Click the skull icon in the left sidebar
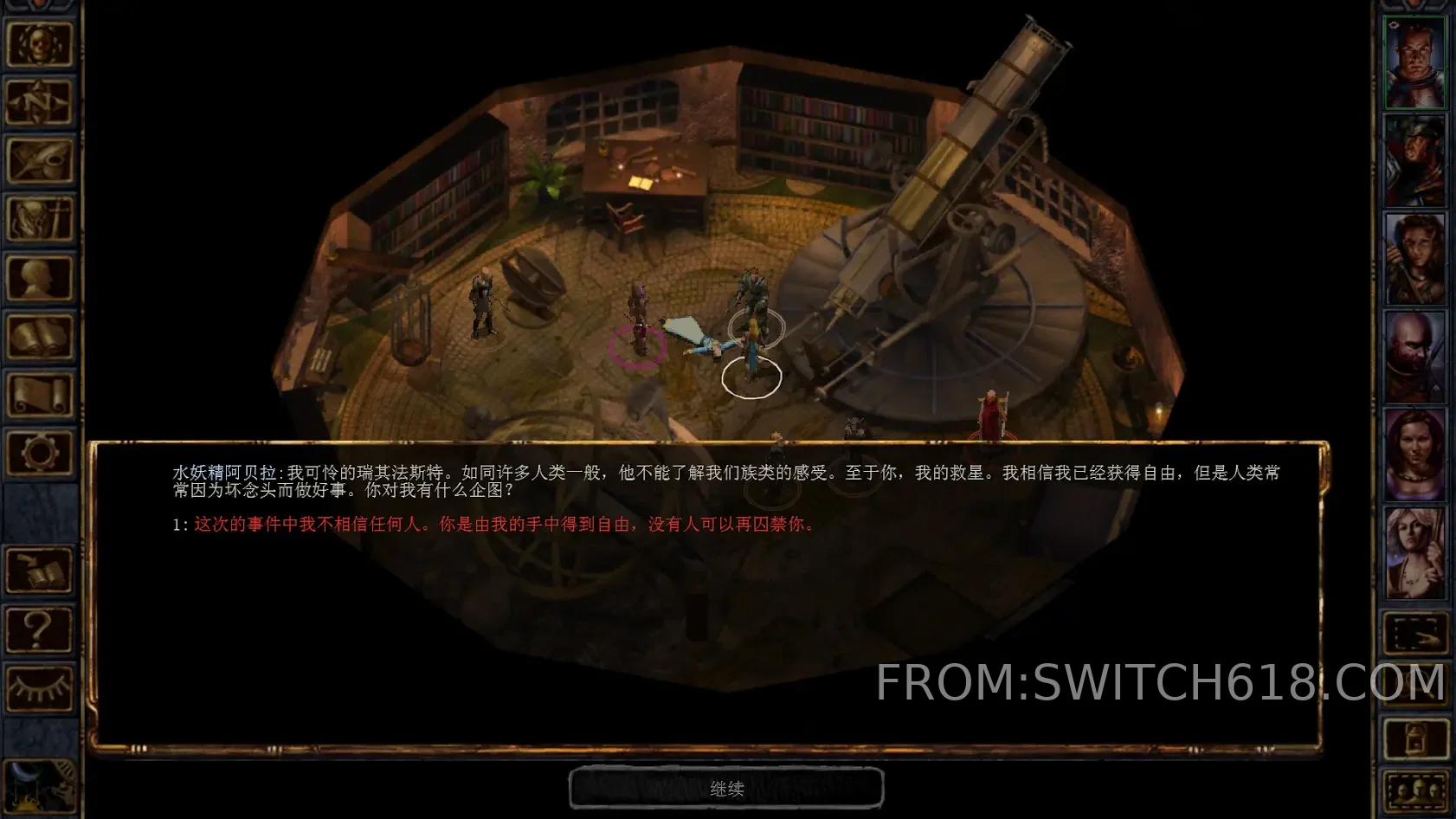Image resolution: width=1456 pixels, height=819 pixels. tap(39, 42)
